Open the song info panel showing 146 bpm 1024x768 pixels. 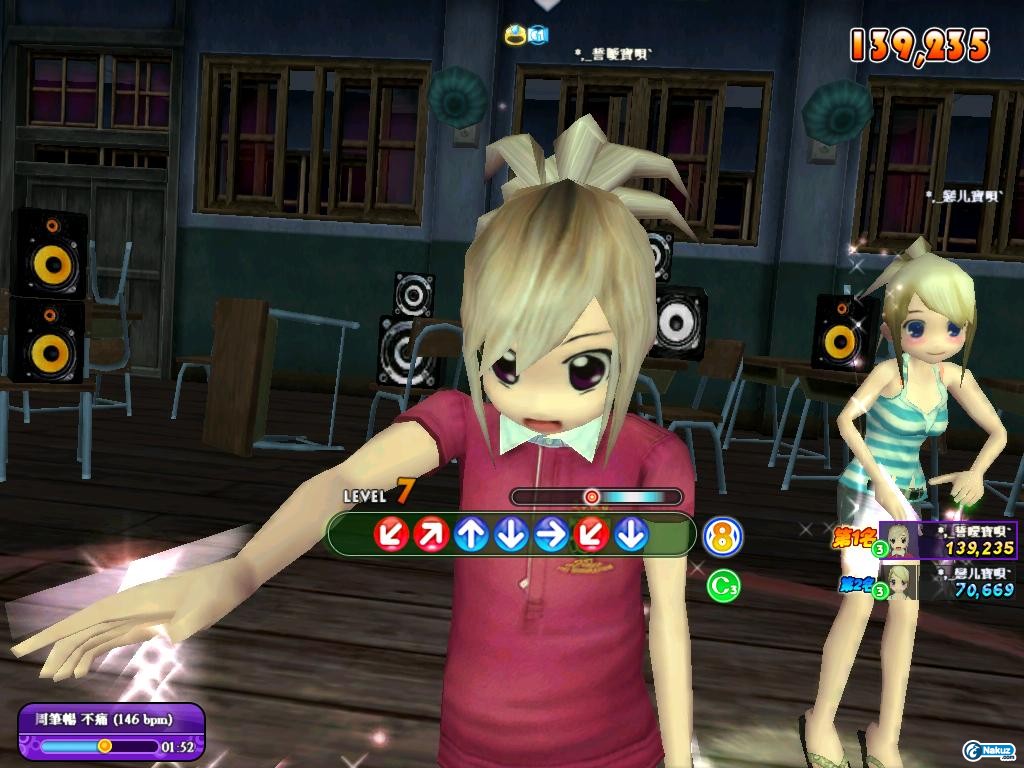coord(112,732)
